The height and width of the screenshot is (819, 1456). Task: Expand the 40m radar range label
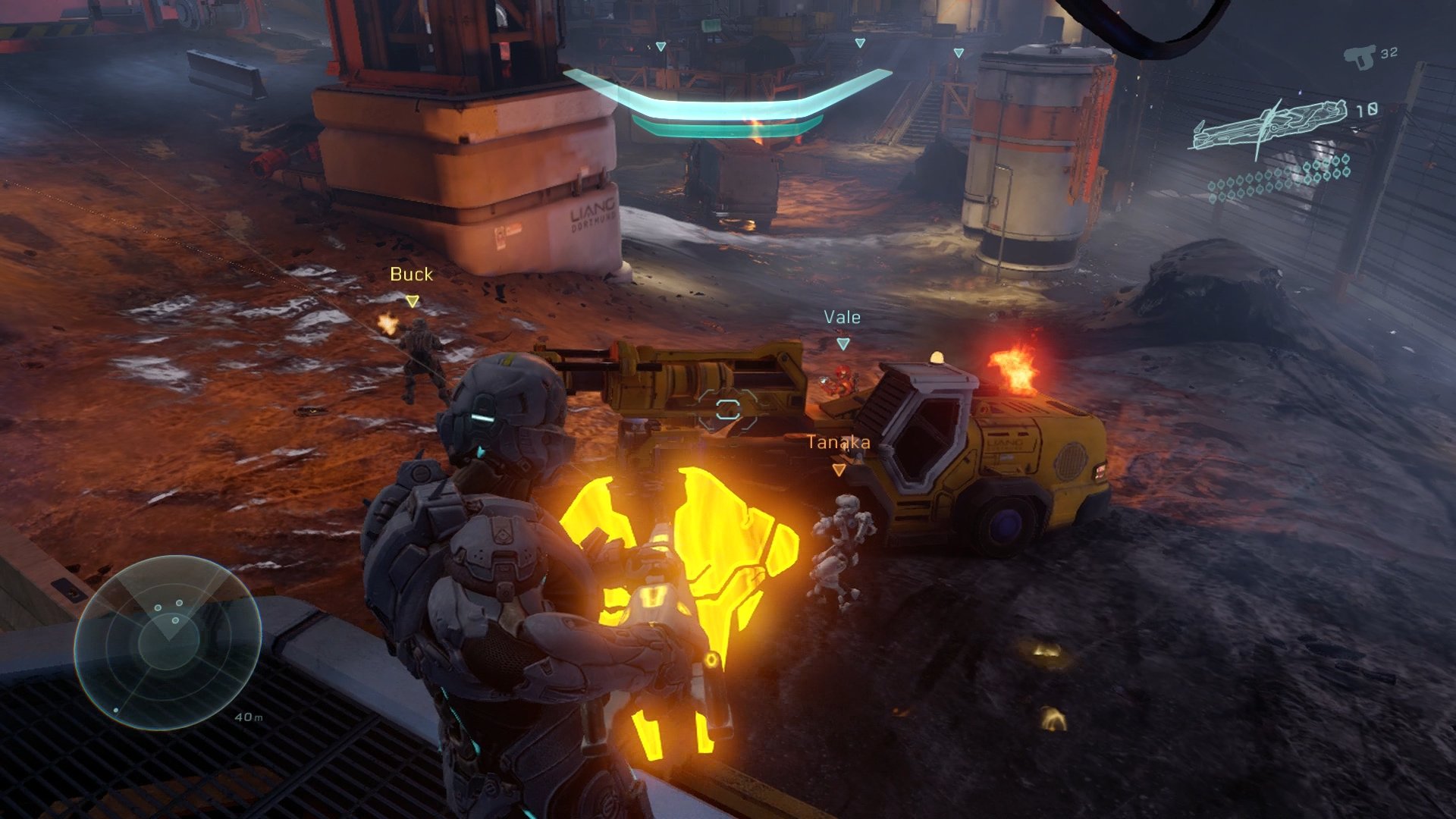click(250, 717)
